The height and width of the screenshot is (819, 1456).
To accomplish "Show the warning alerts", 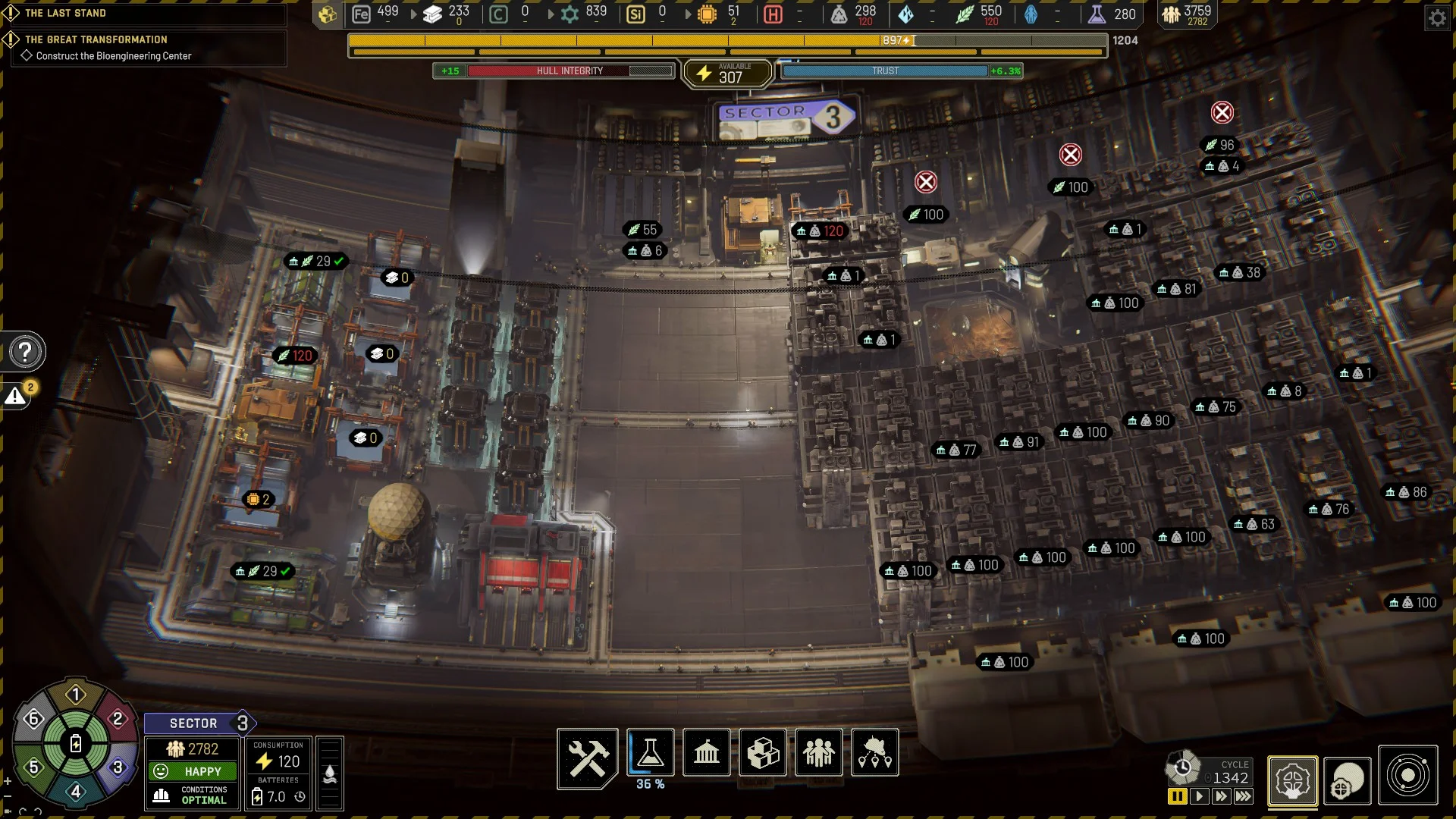I will point(16,396).
